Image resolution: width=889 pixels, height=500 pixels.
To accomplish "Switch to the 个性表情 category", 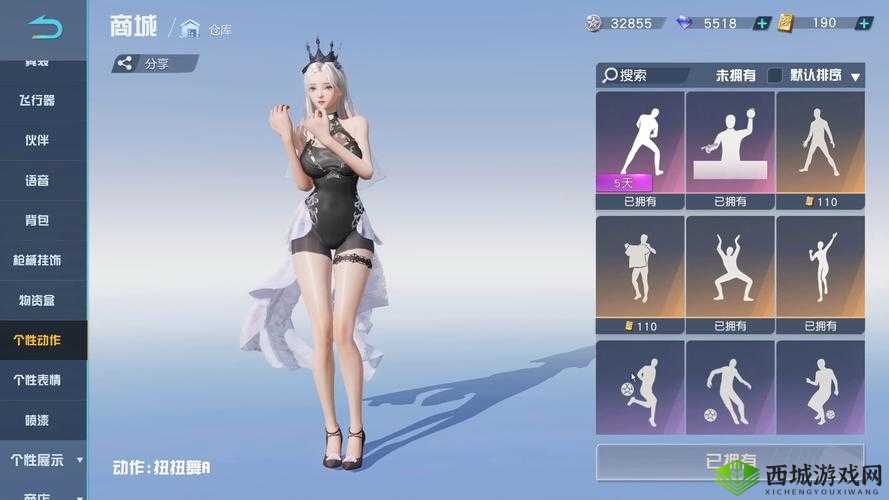I will pyautogui.click(x=37, y=380).
